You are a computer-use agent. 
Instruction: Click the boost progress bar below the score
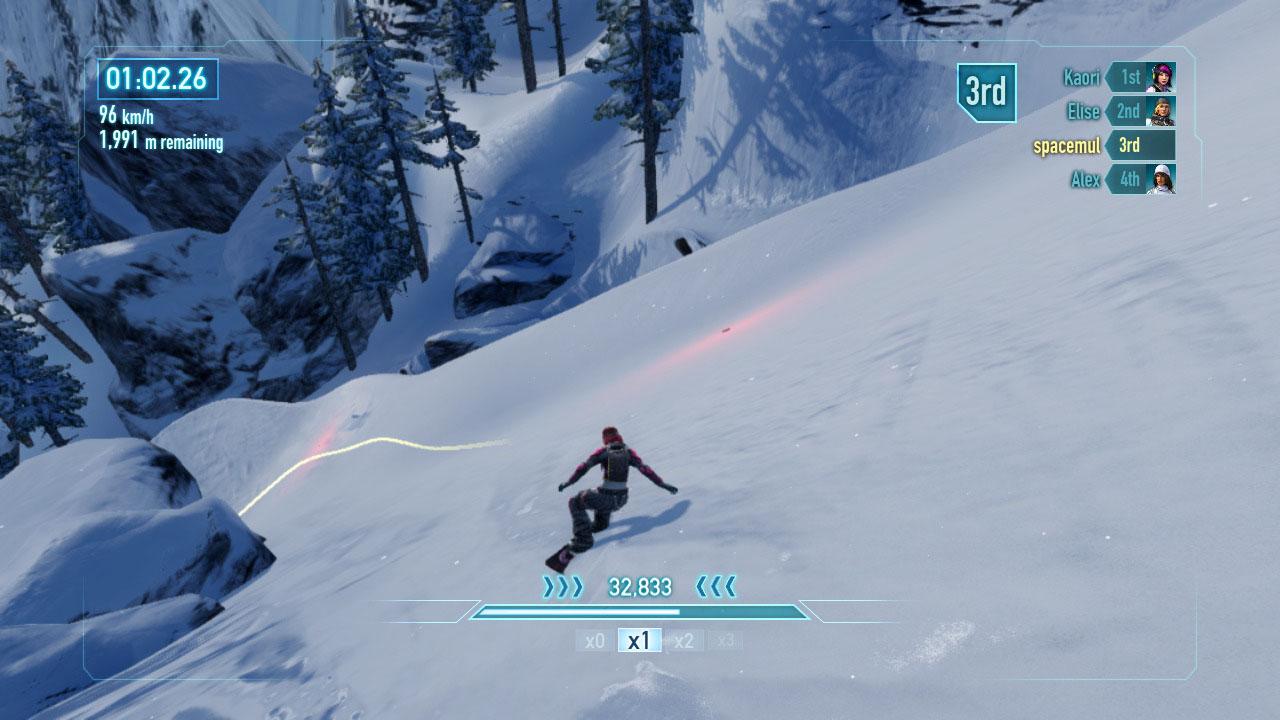pos(640,610)
